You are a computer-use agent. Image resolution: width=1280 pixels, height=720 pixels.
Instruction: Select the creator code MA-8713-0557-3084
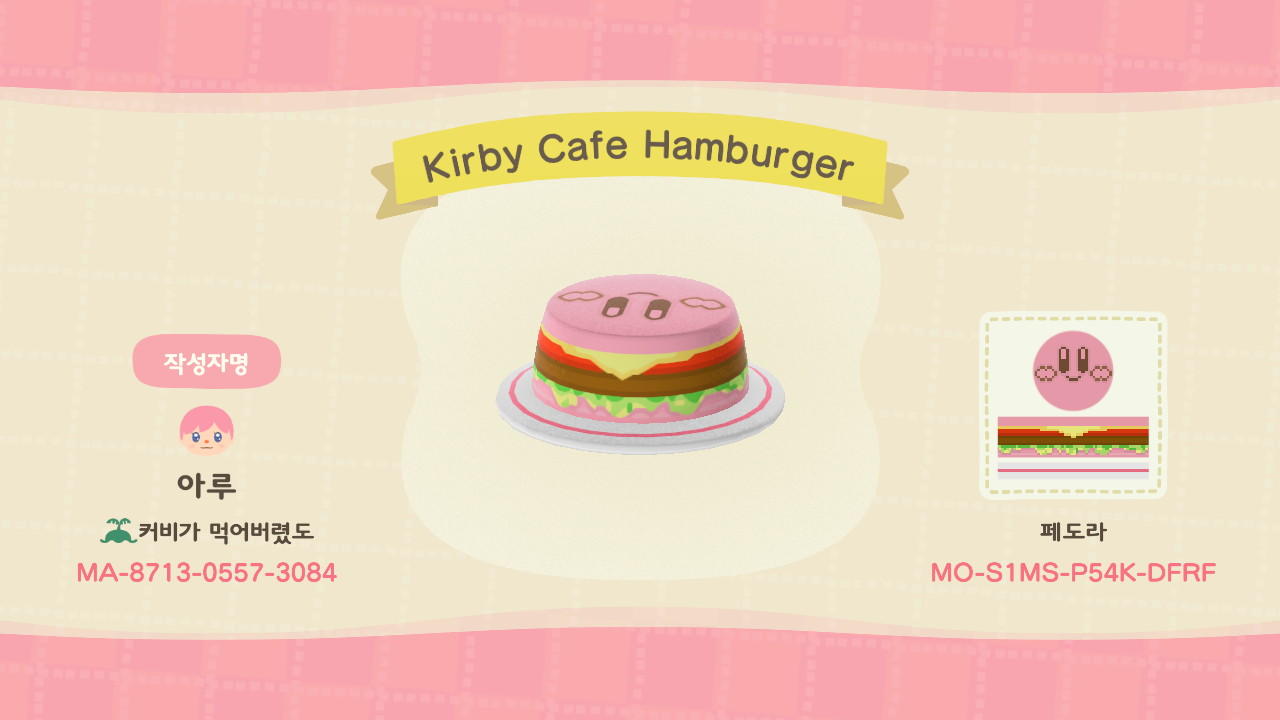pos(207,573)
